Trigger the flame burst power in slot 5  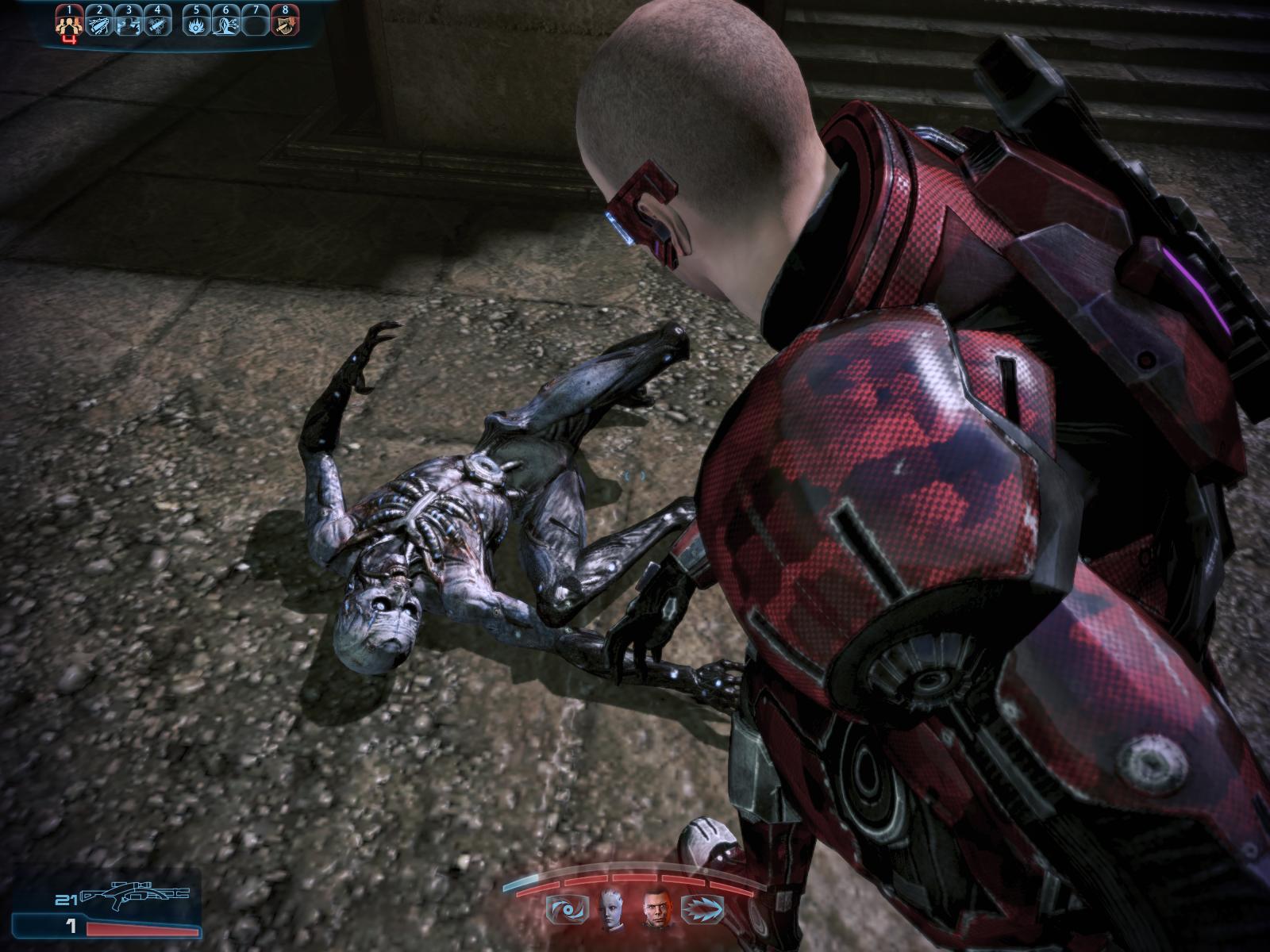(x=195, y=24)
